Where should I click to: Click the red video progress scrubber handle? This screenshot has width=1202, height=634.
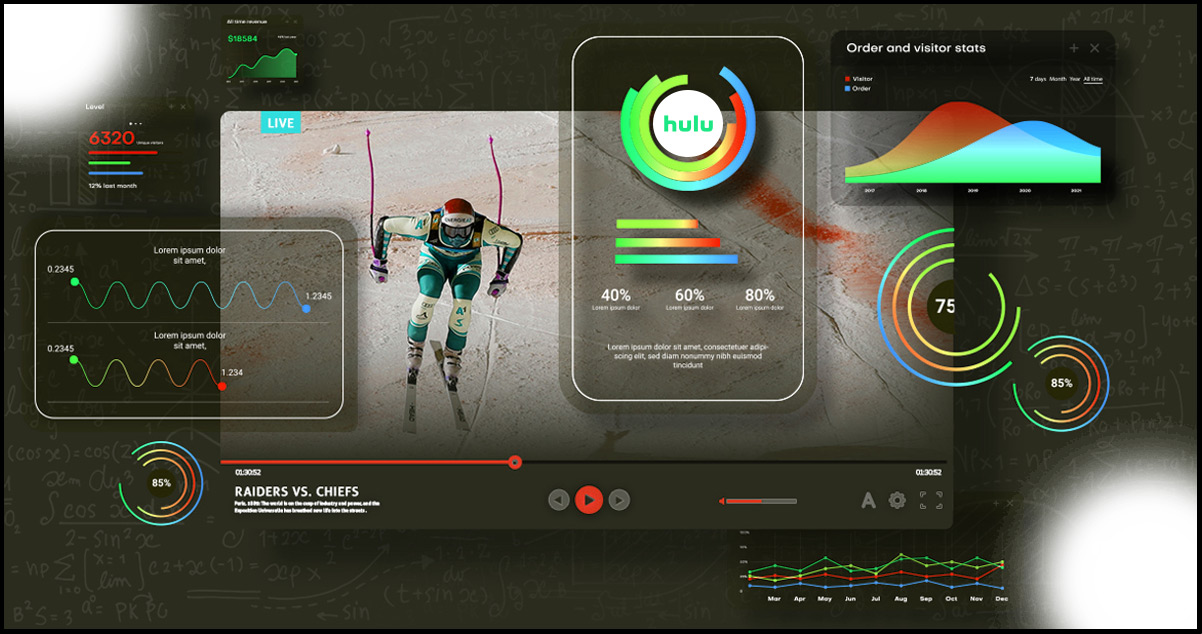pyautogui.click(x=515, y=462)
